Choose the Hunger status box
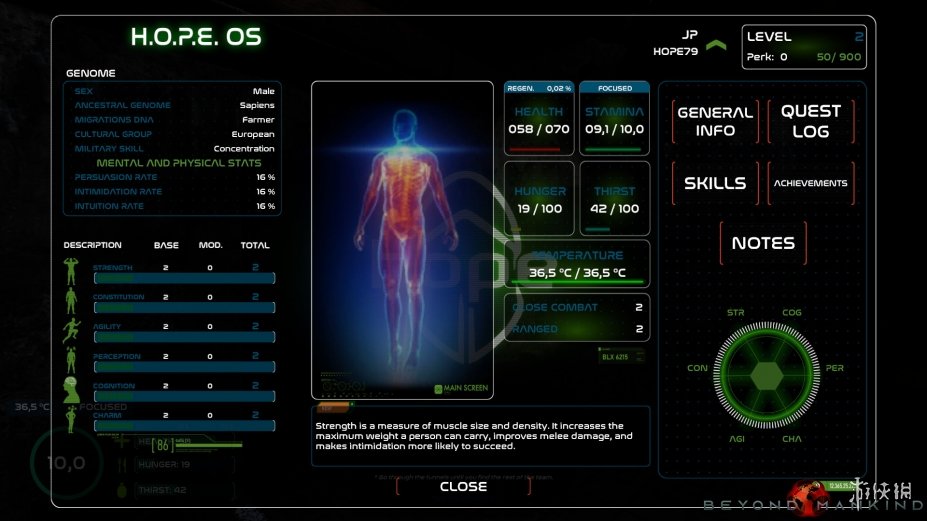927x521 pixels. tap(539, 199)
